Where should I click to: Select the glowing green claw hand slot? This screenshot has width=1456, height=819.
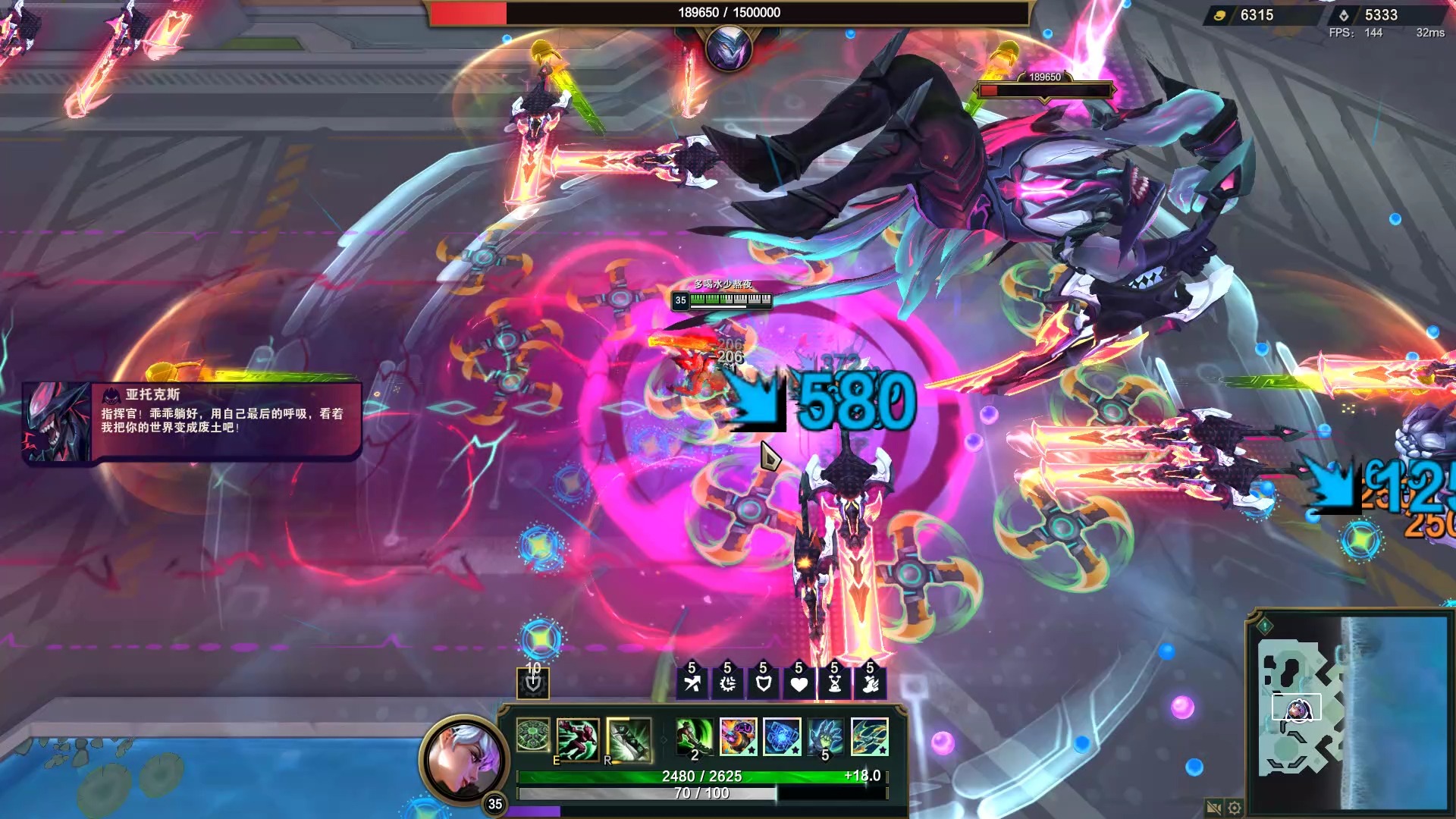pos(826,737)
